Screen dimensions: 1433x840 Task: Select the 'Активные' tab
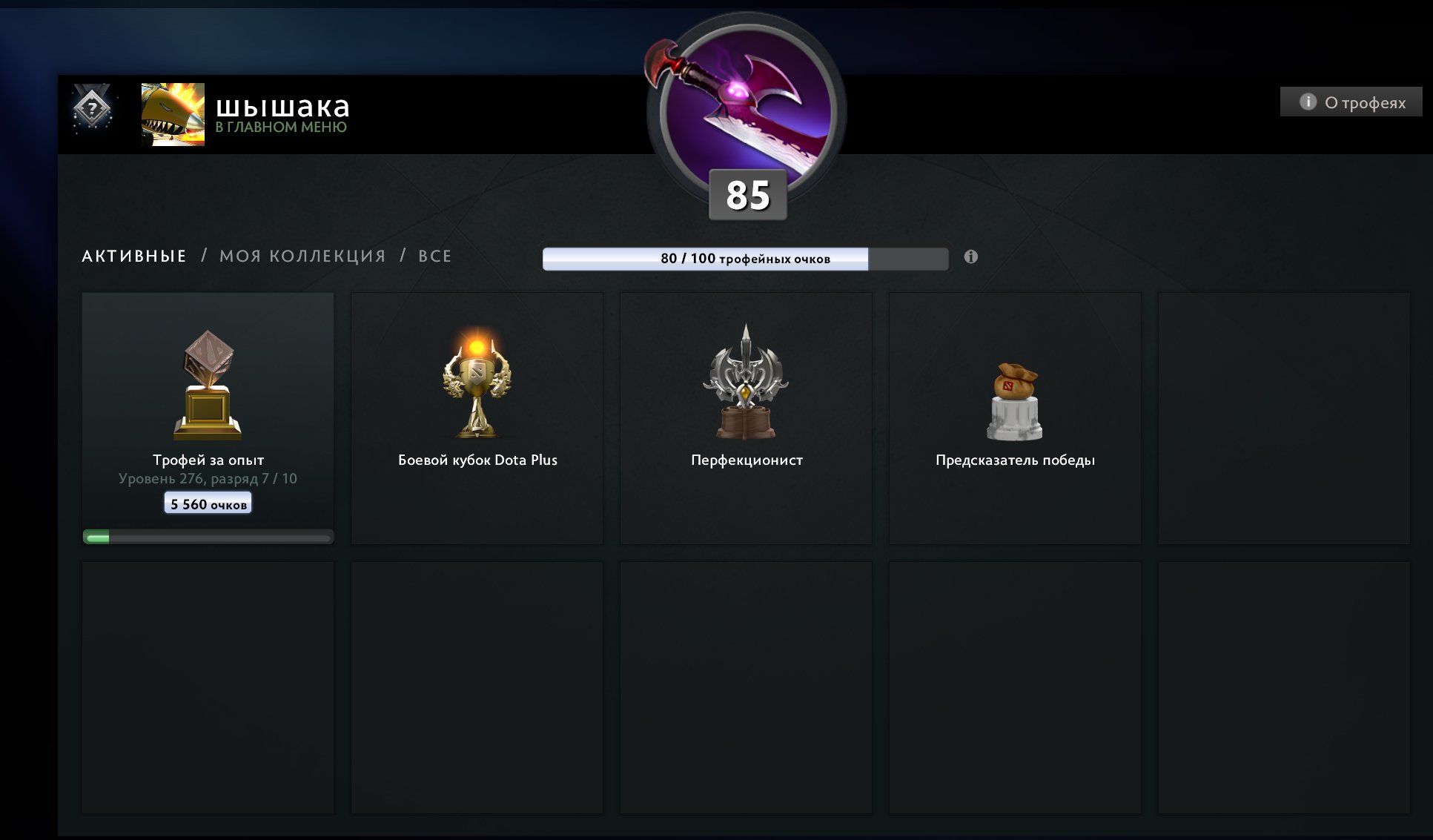(134, 257)
